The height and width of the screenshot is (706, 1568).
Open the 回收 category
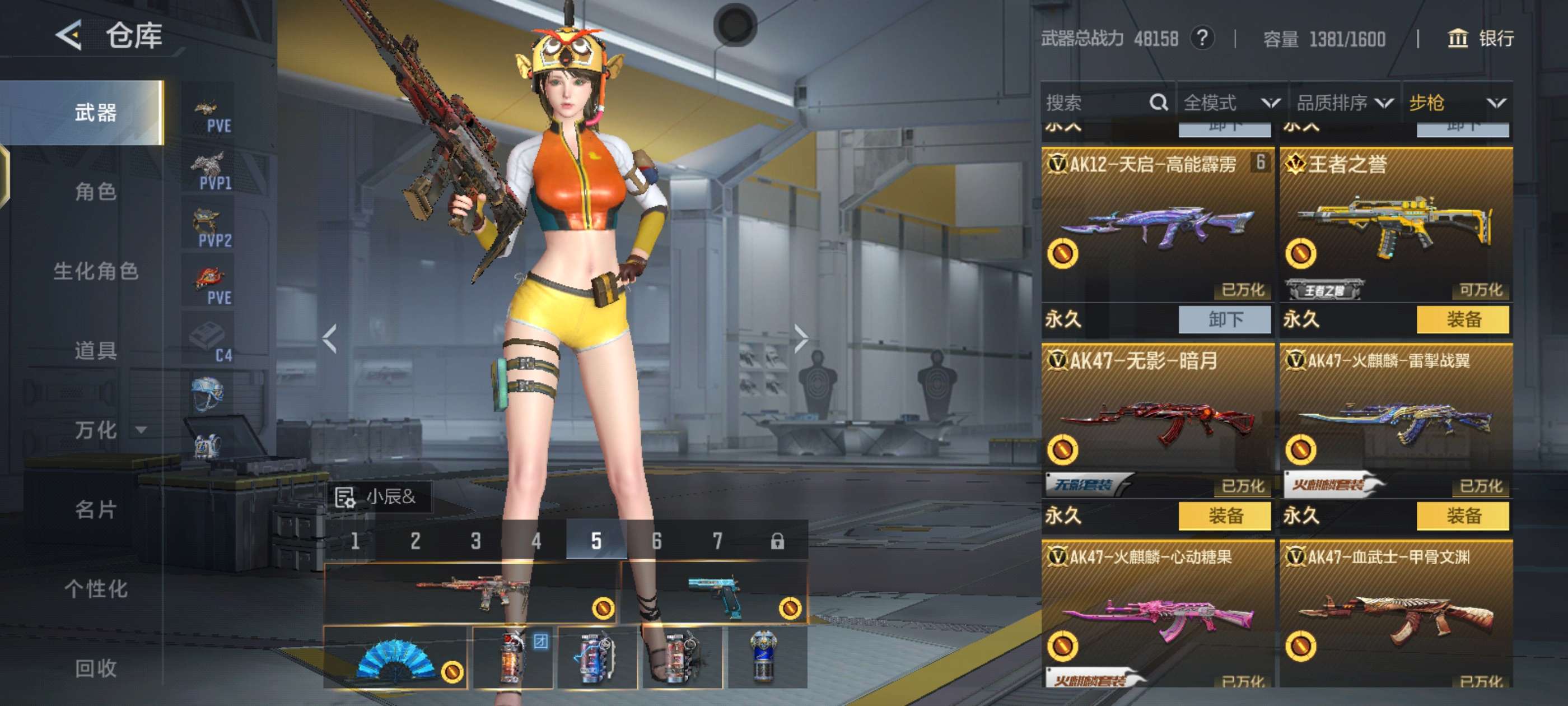pyautogui.click(x=96, y=668)
